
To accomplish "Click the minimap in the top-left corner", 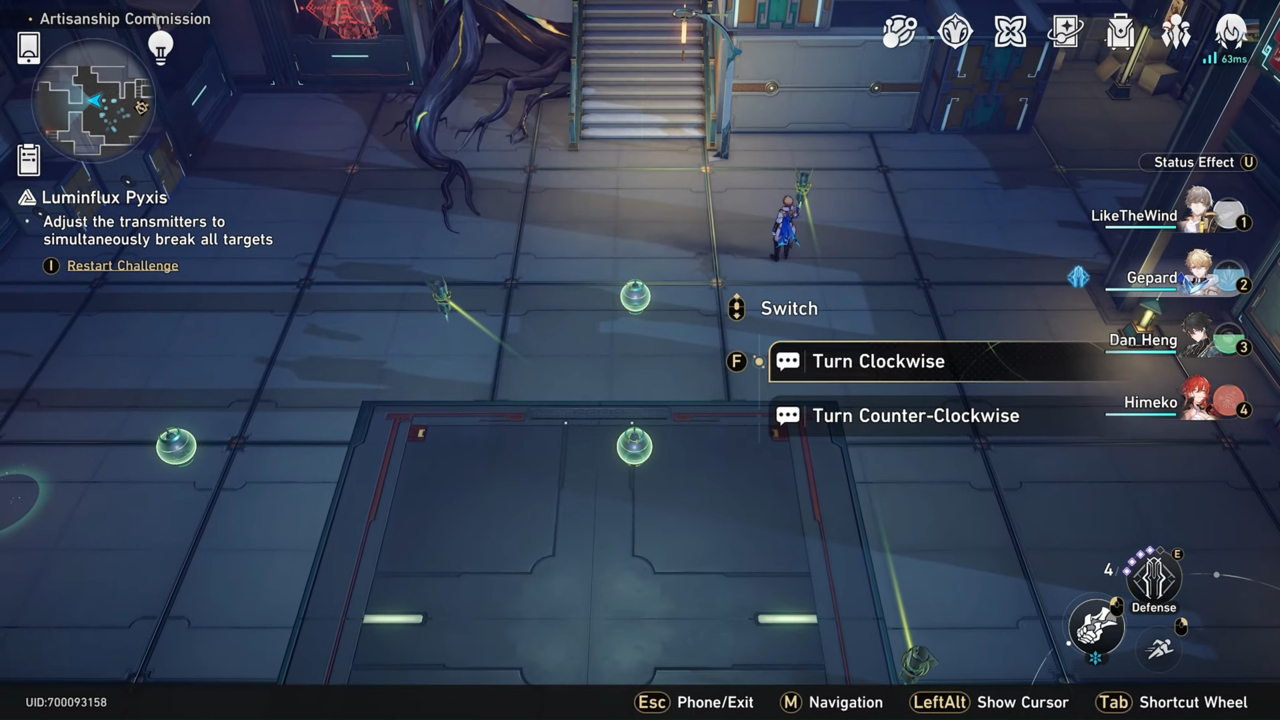I will tap(90, 100).
